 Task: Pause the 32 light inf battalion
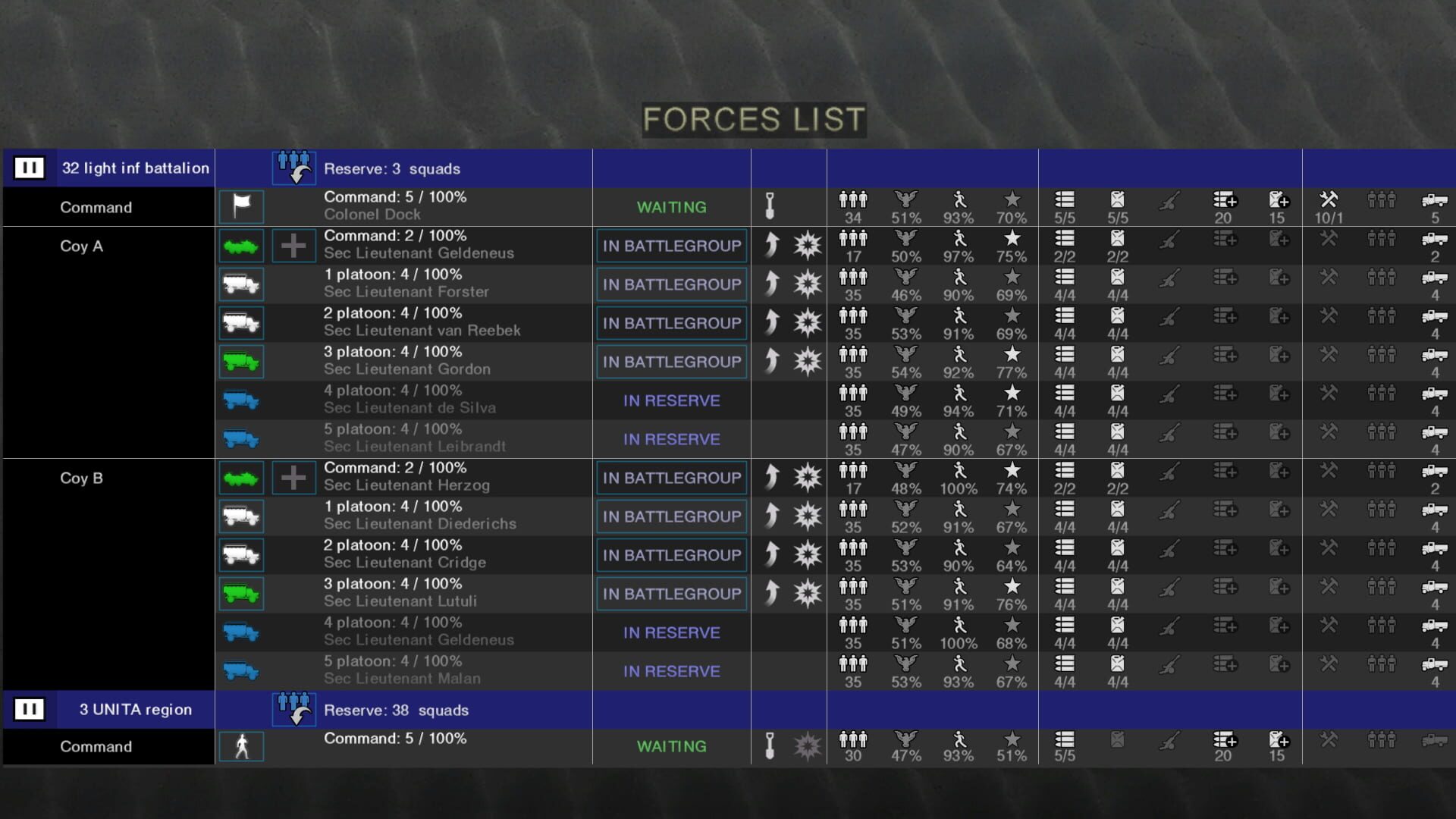(x=30, y=168)
